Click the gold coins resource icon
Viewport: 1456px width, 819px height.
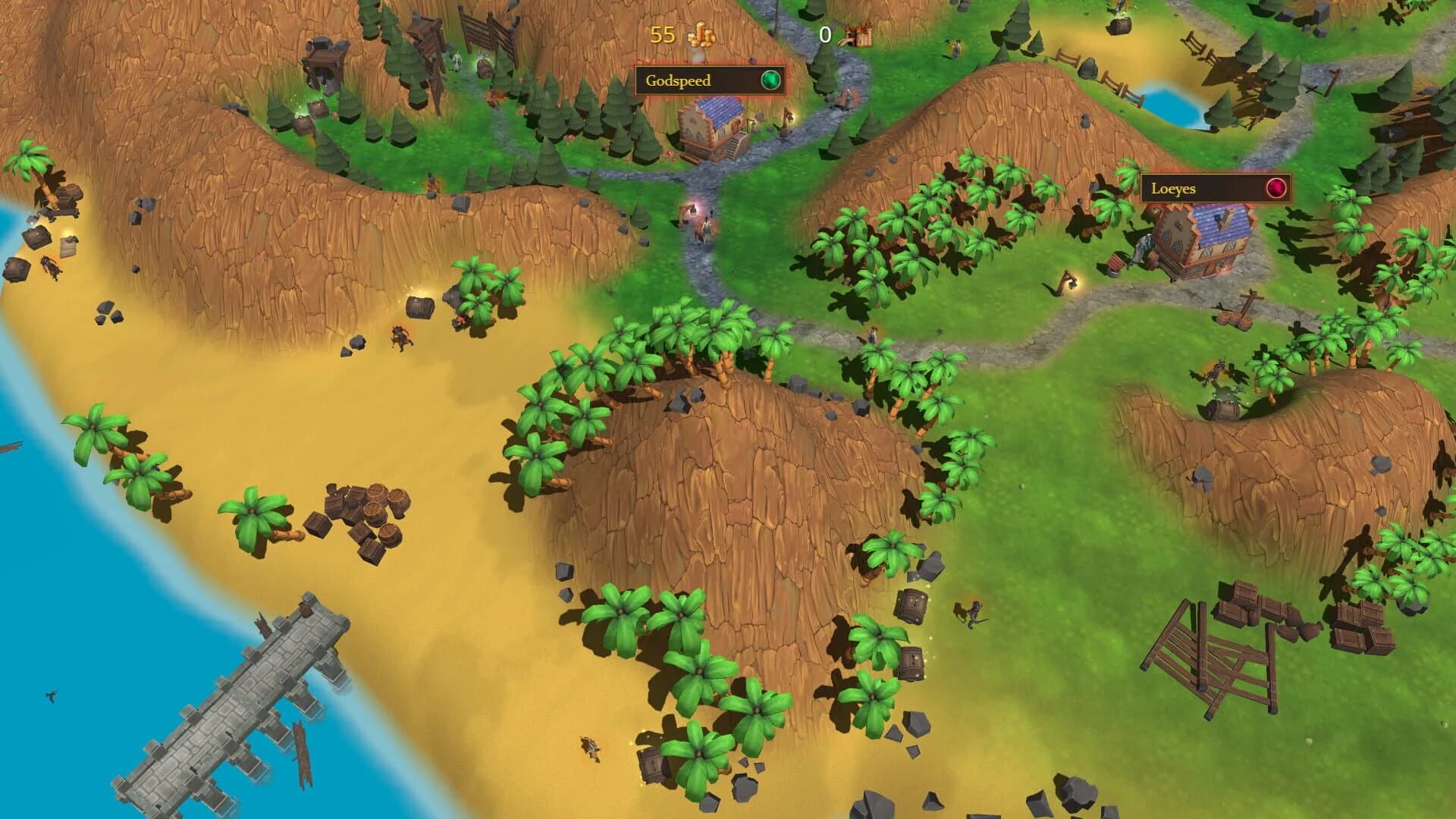tap(703, 35)
